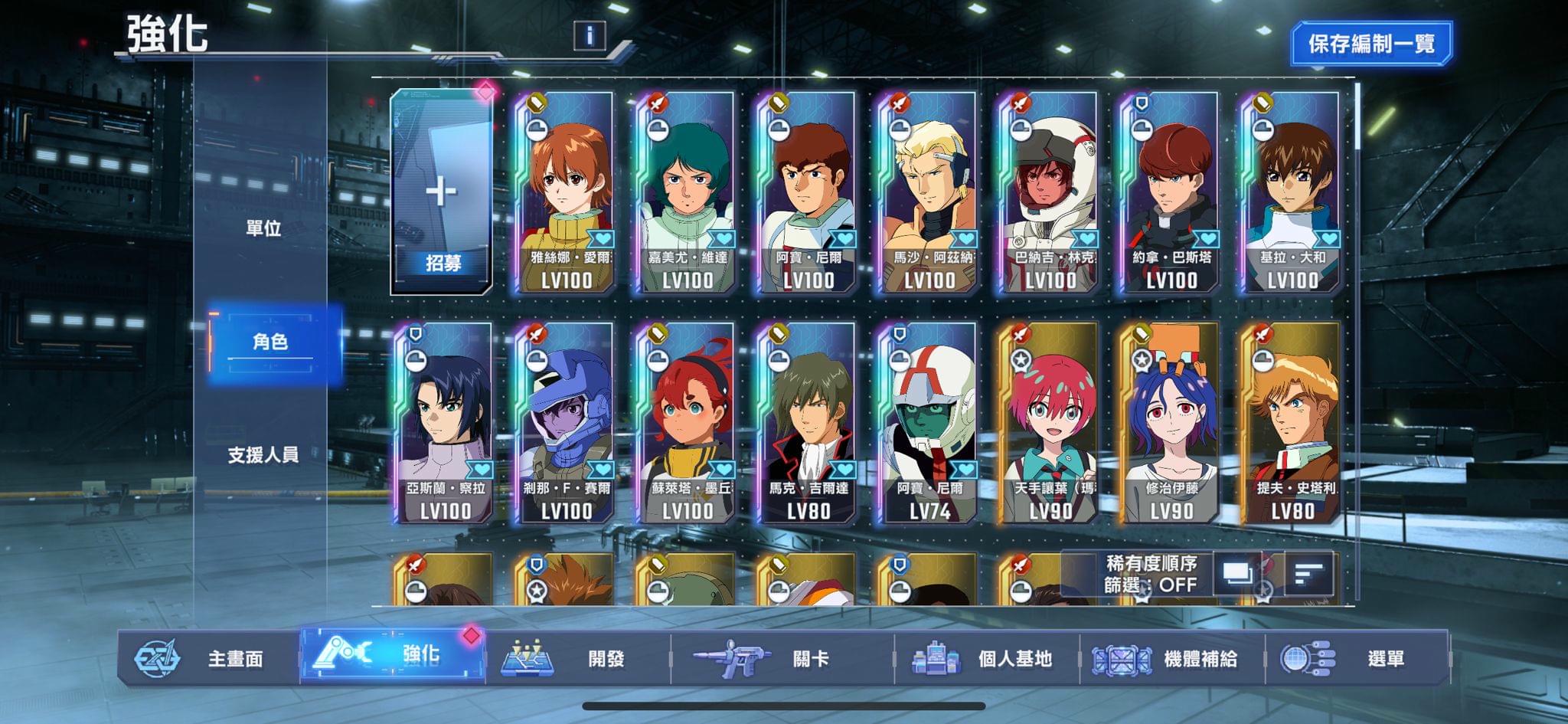Choose the 亞斯蘭・察拉 character card
Screen dimensions: 1568x724
[444, 423]
